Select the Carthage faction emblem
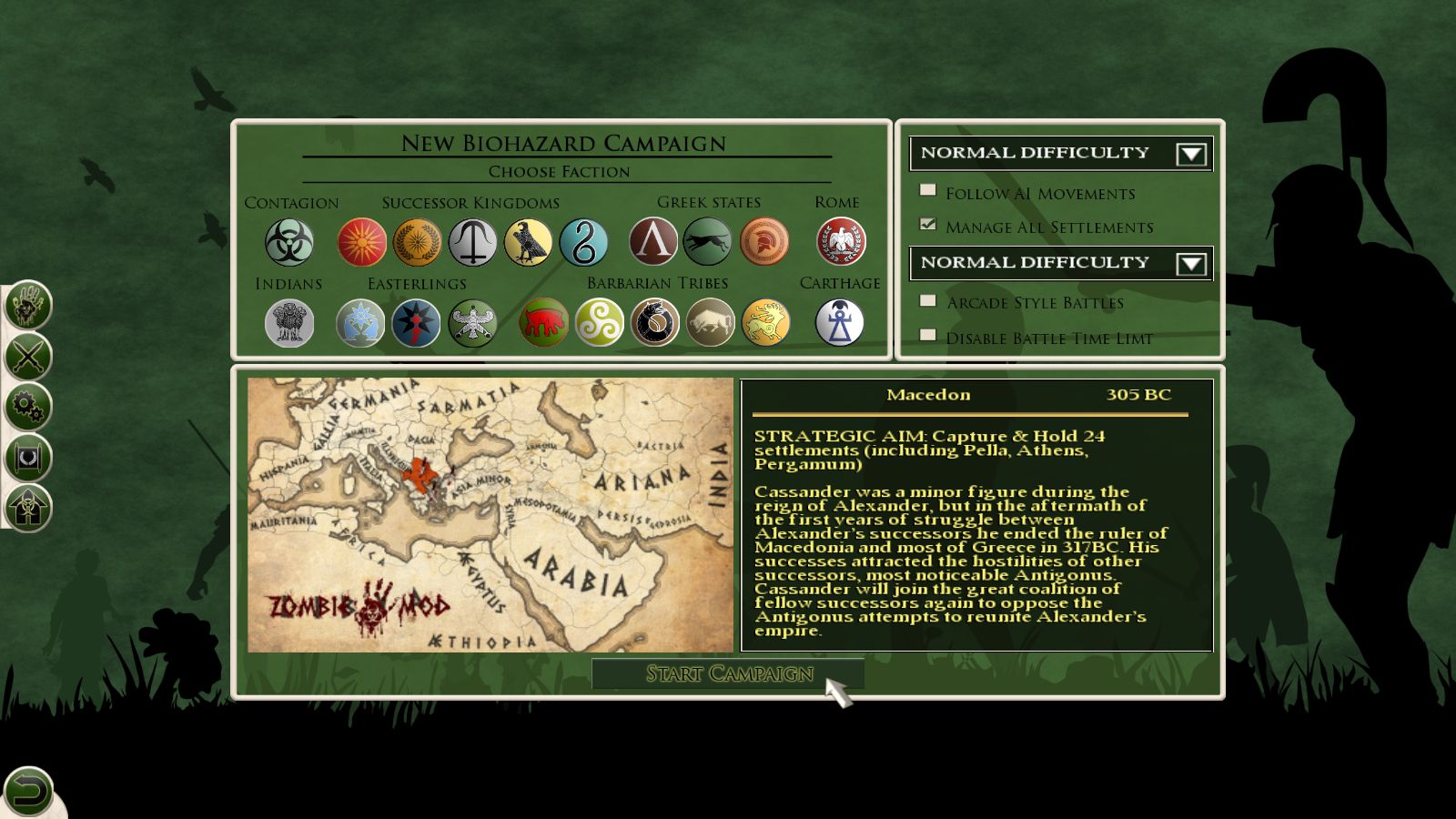1456x819 pixels. pyautogui.click(x=839, y=323)
